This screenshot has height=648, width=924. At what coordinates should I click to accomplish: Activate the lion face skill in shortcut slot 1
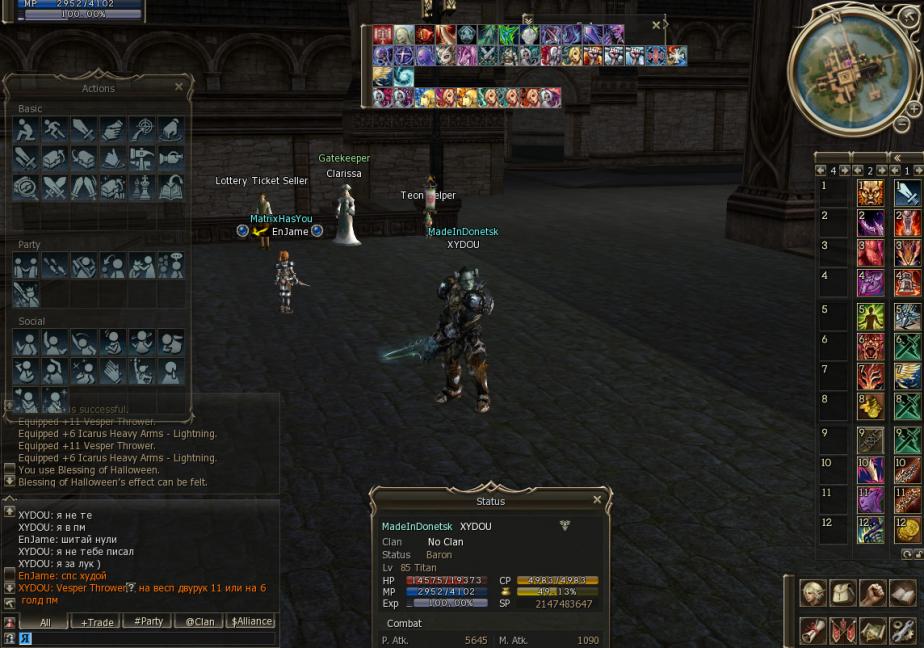point(870,193)
